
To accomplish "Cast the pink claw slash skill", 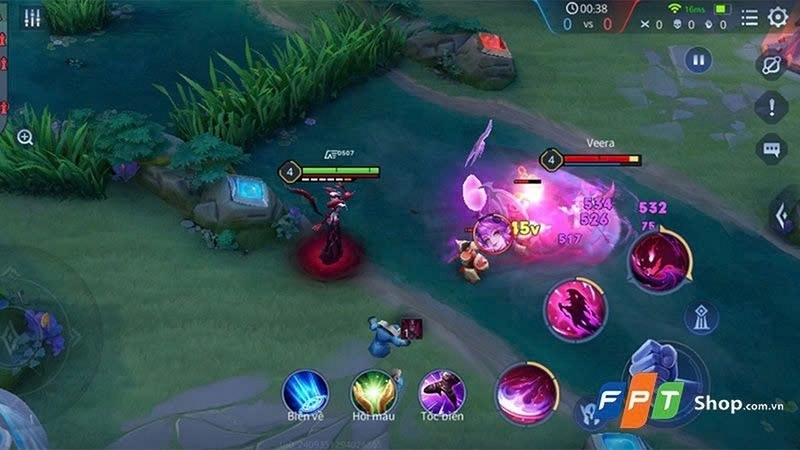I will (527, 391).
